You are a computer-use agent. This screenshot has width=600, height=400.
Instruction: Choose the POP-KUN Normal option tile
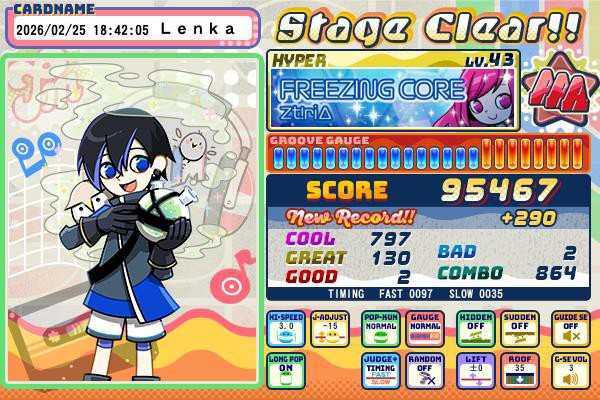coord(381,329)
